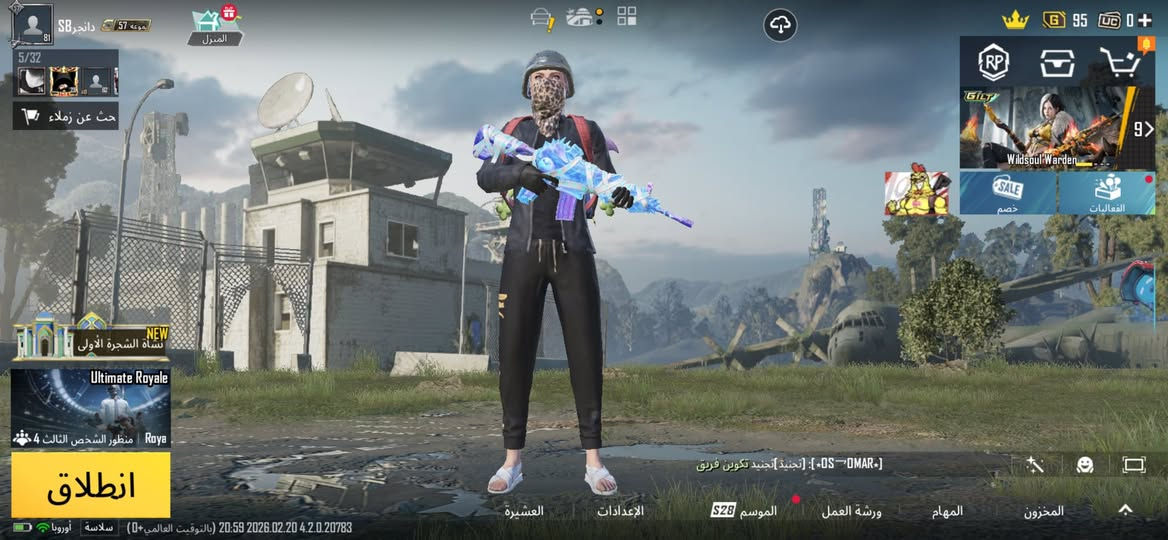Open المخزون inventory menu
The height and width of the screenshot is (540, 1168).
(x=1043, y=511)
